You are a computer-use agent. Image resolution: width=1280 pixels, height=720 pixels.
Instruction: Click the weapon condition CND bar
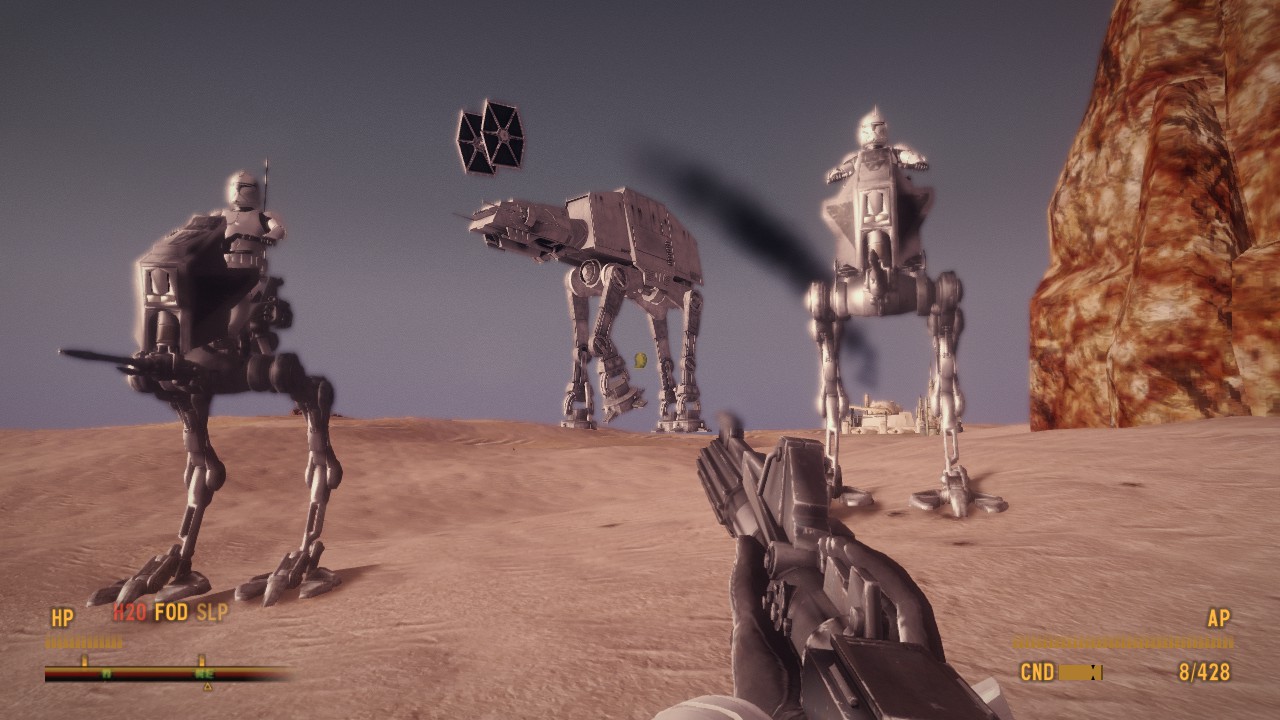pos(1080,672)
